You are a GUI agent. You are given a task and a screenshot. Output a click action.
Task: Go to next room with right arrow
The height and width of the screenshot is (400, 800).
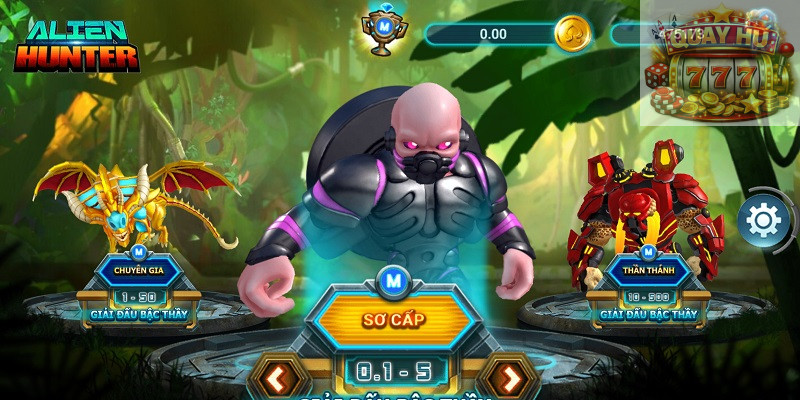pyautogui.click(x=511, y=379)
